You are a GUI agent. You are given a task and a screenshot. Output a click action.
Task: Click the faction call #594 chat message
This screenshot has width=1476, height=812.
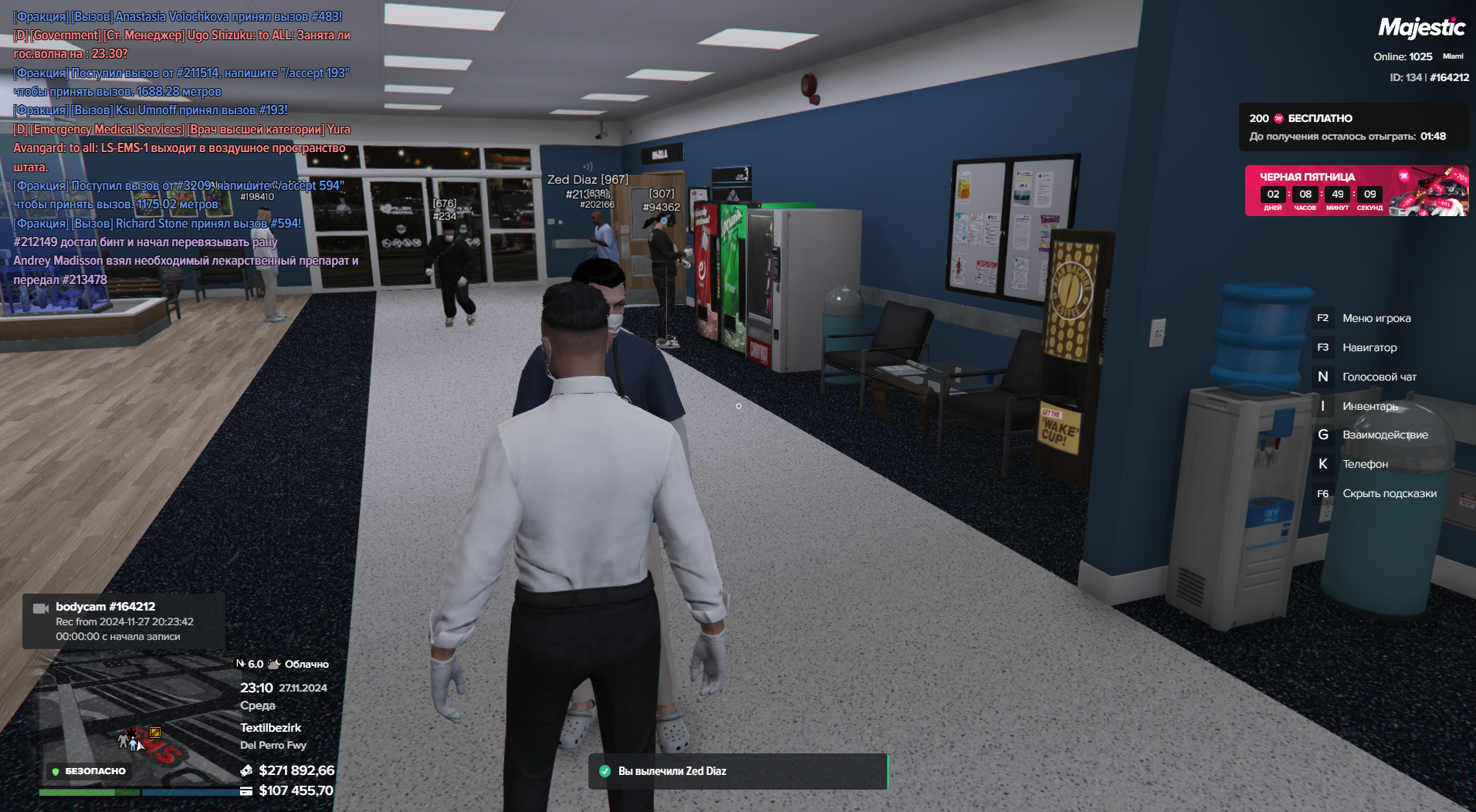click(178, 195)
